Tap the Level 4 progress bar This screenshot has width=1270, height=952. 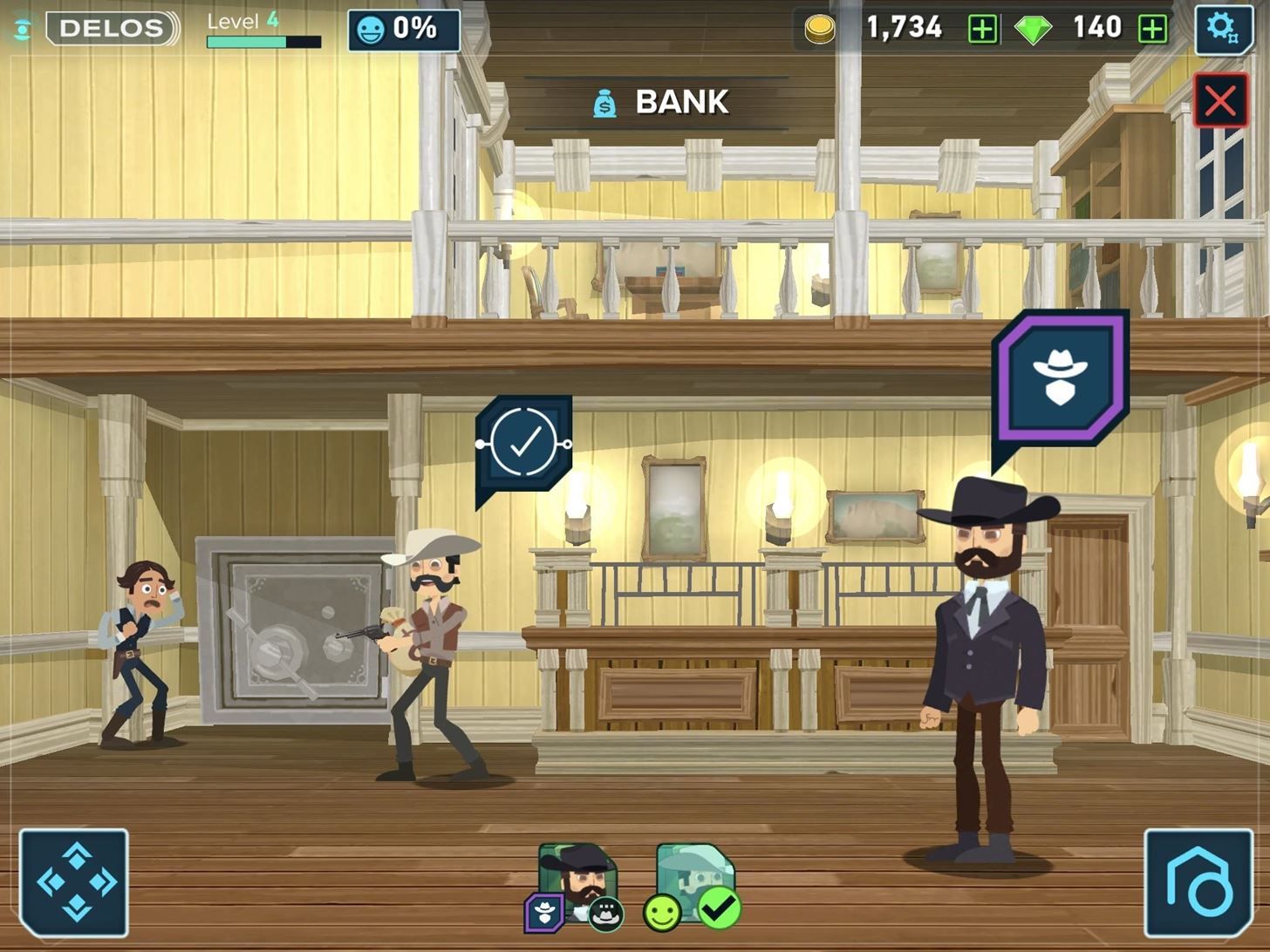(262, 39)
